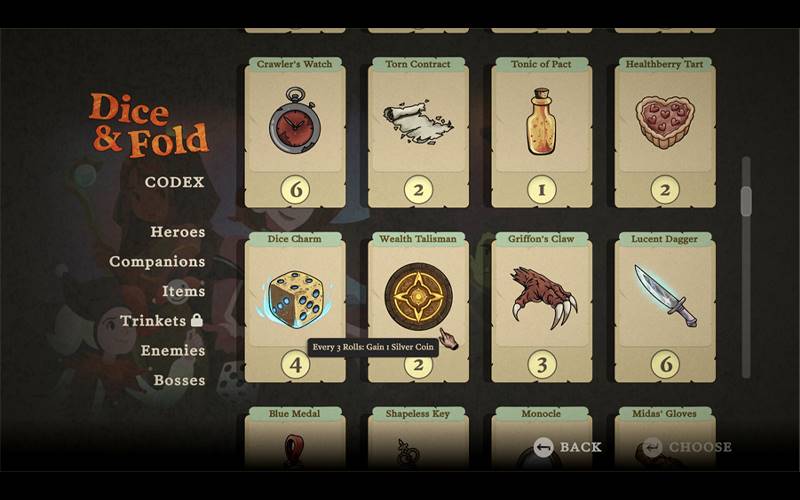800x500 pixels.
Task: Go back with the Back button
Action: 568,447
